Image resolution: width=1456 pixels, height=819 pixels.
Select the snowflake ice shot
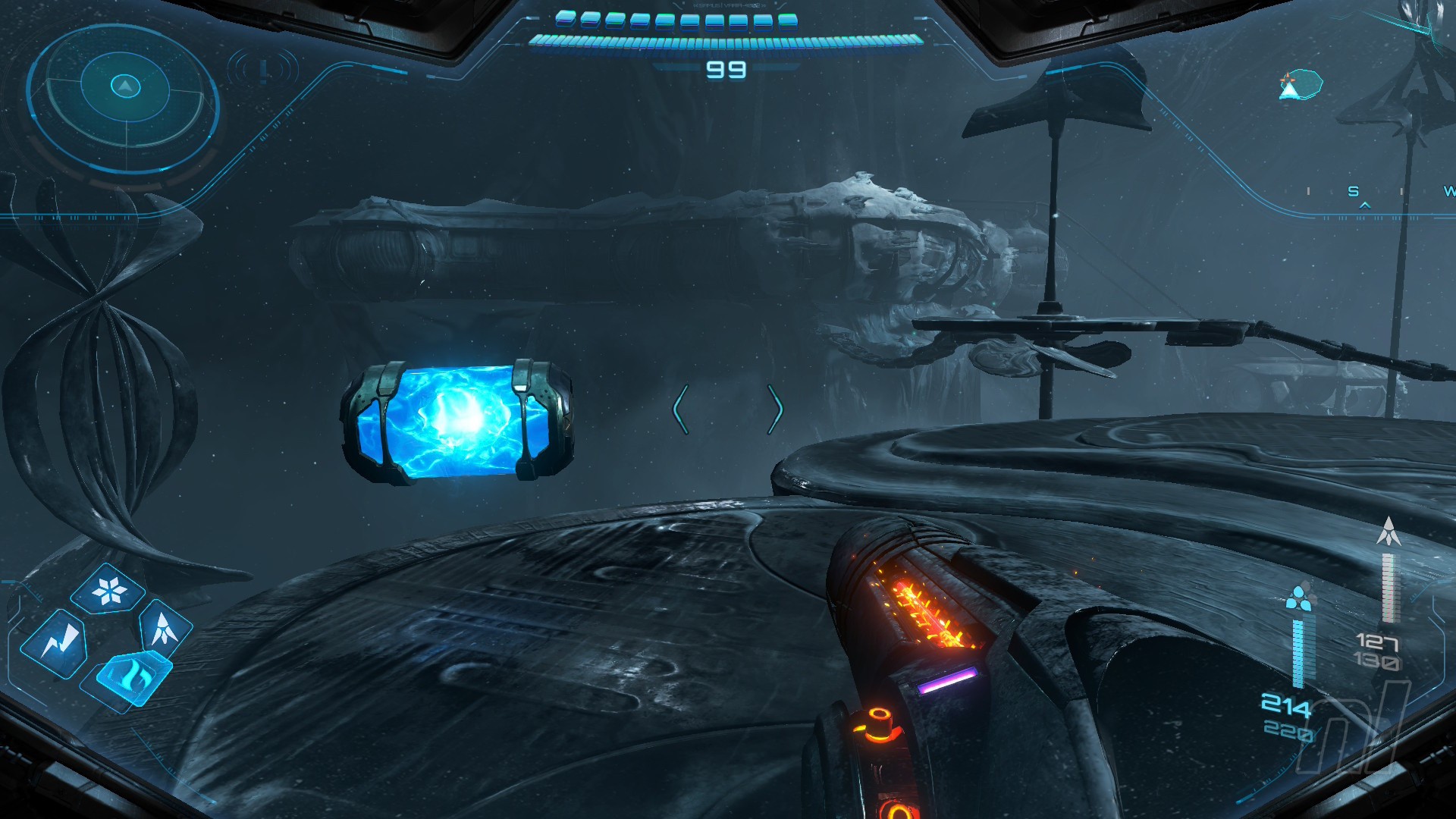pyautogui.click(x=108, y=591)
